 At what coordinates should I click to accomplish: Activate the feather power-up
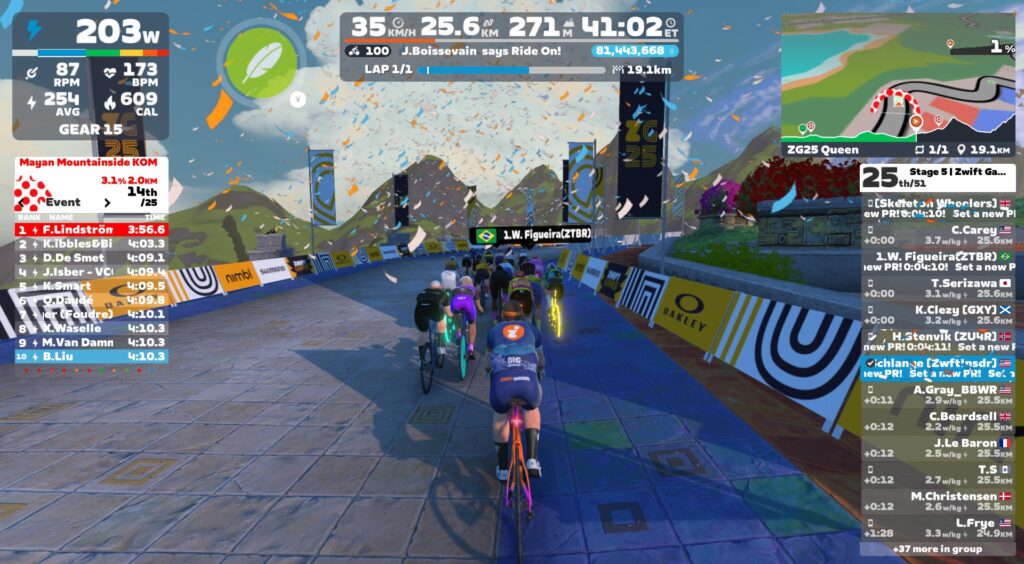point(262,61)
